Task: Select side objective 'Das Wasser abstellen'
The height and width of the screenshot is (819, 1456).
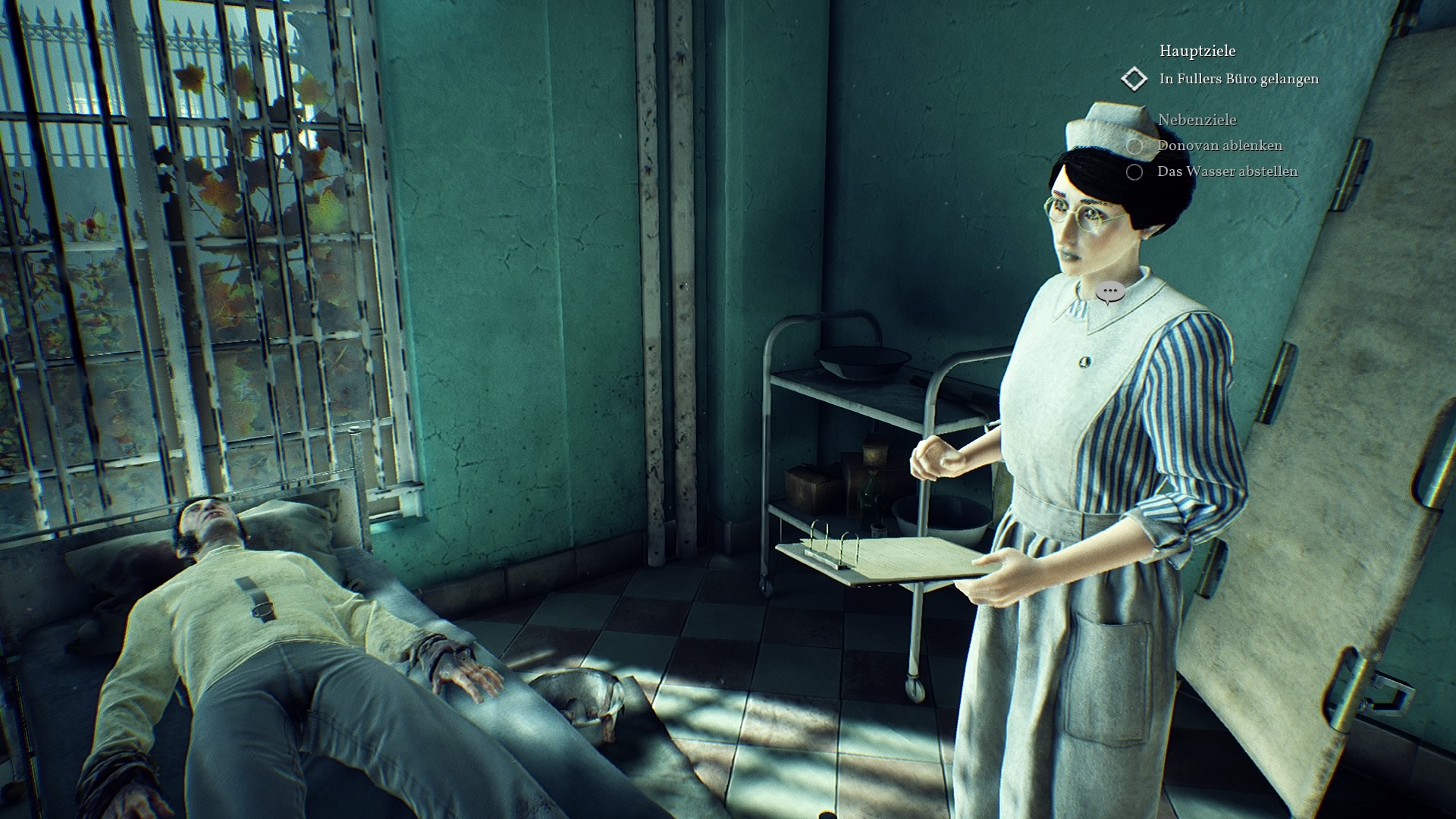Action: click(x=1226, y=171)
